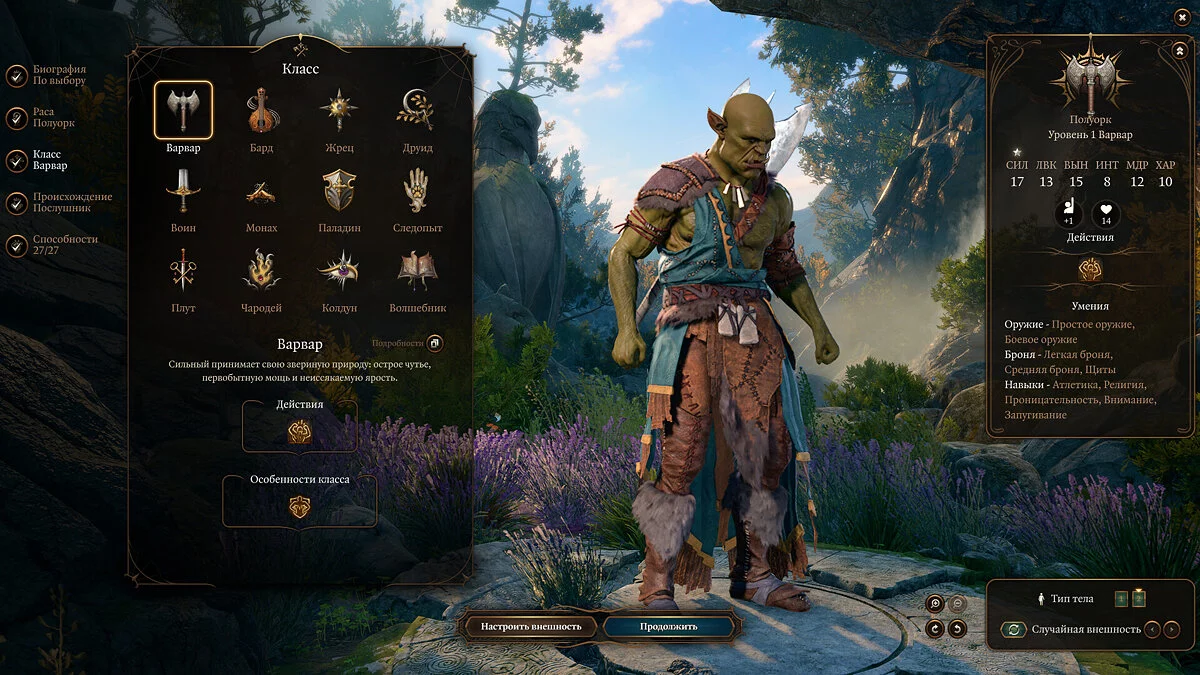Screen dimensions: 1200x675
Task: Select body type 1
Action: pyautogui.click(x=1120, y=599)
